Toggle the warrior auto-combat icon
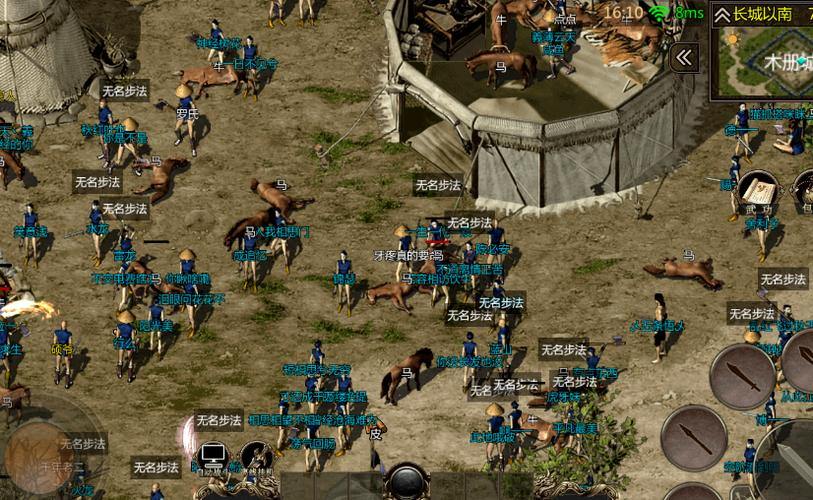Viewport: 813px width, 500px height. [x=256, y=459]
